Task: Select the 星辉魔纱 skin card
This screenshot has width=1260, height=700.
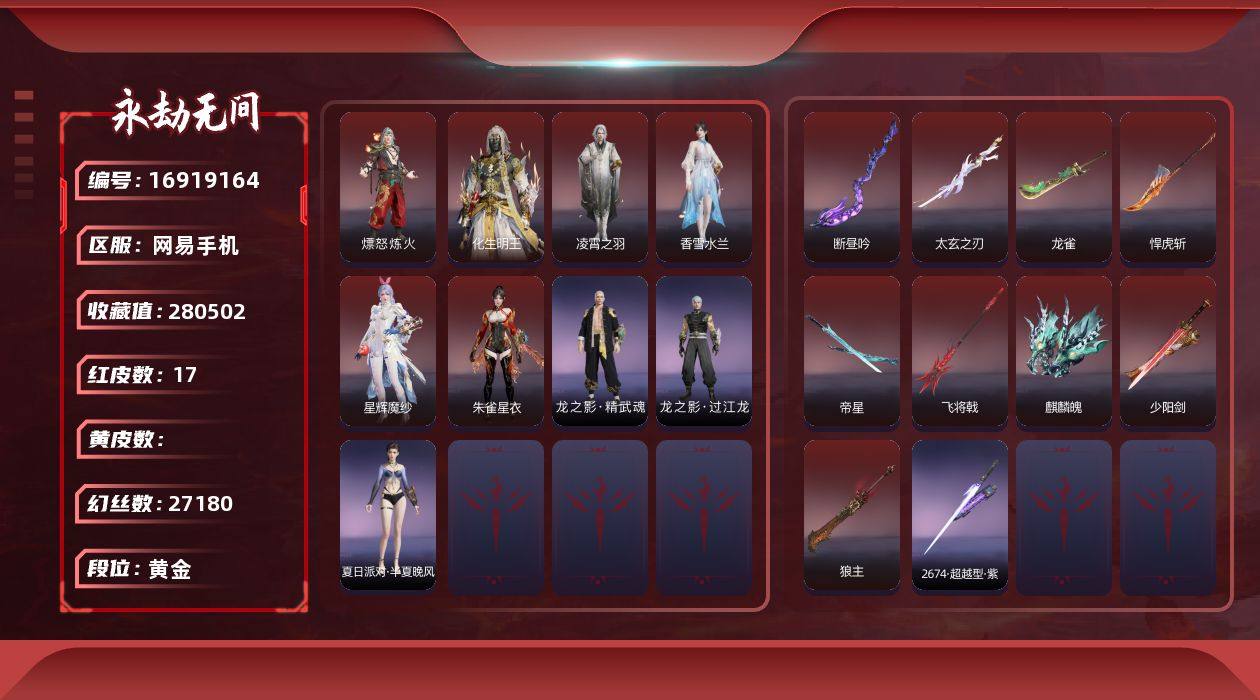Action: [x=388, y=350]
